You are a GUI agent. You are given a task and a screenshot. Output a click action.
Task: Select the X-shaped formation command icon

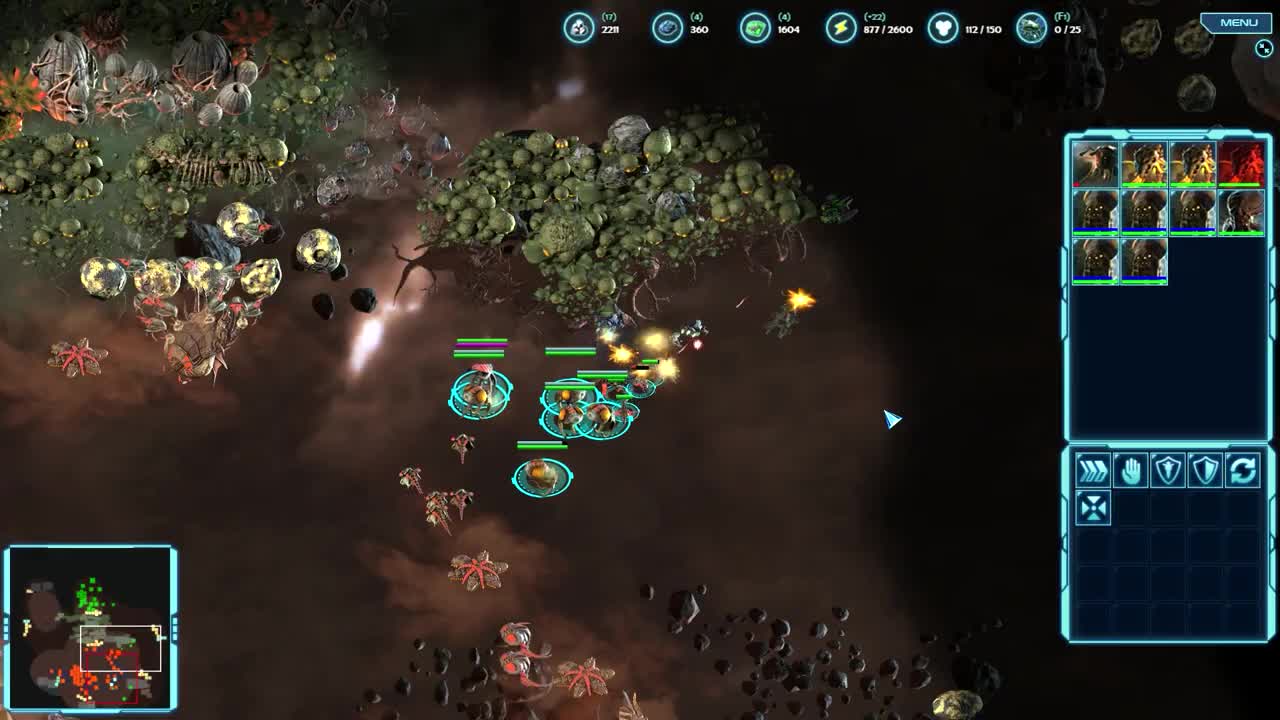(1092, 507)
